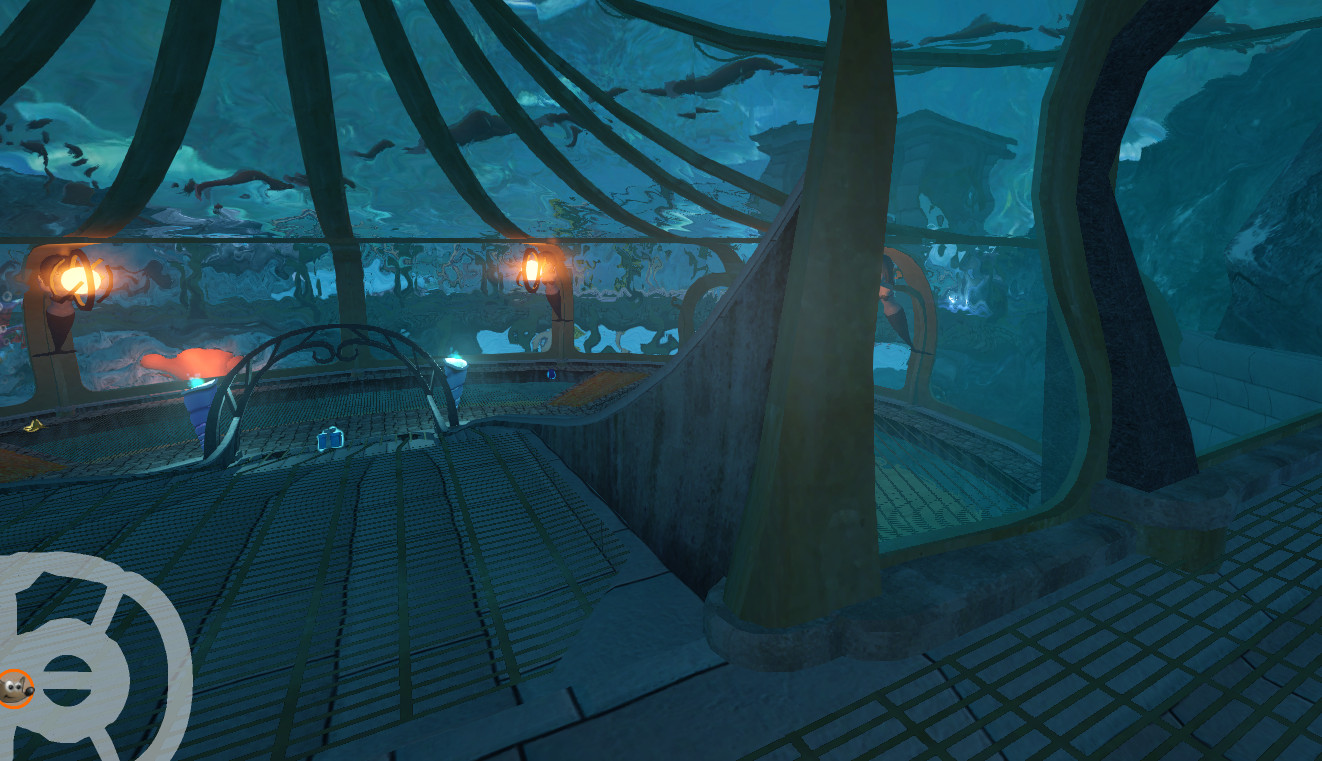Viewport: 1322px width, 761px height.
Task: Click the Wilber player icon
Action: point(15,688)
